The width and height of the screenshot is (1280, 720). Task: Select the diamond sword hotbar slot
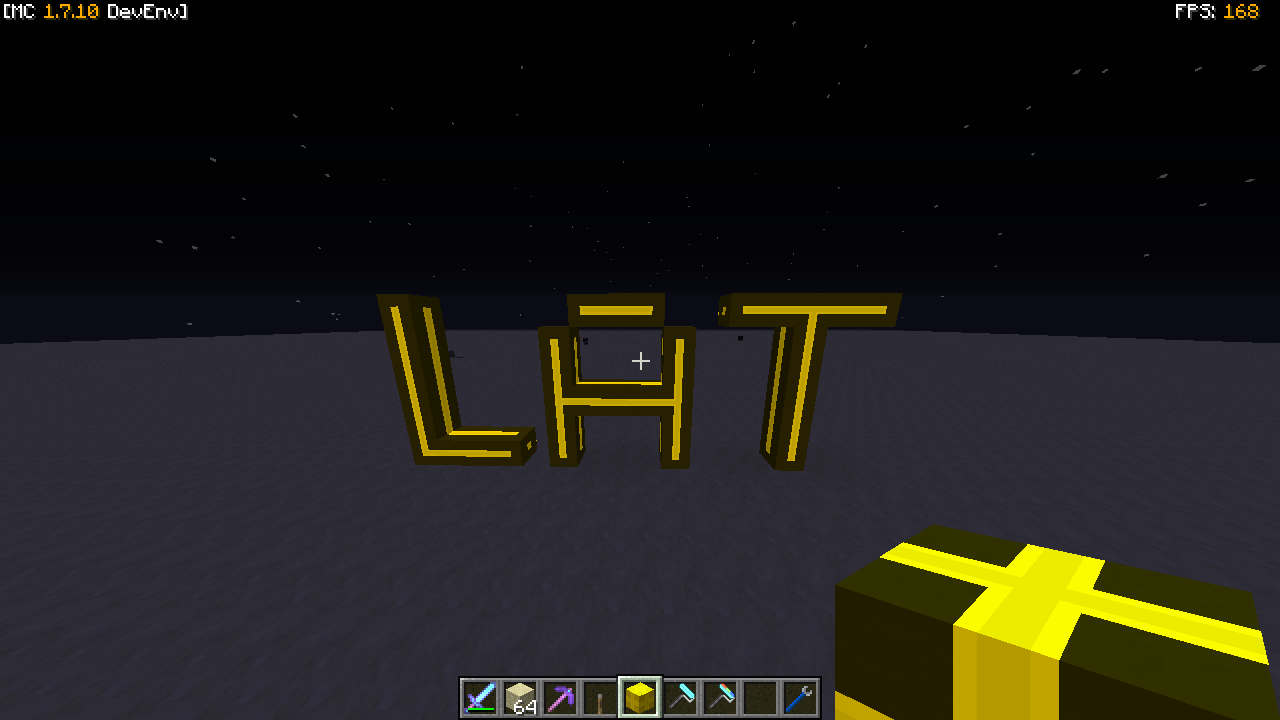[x=480, y=697]
